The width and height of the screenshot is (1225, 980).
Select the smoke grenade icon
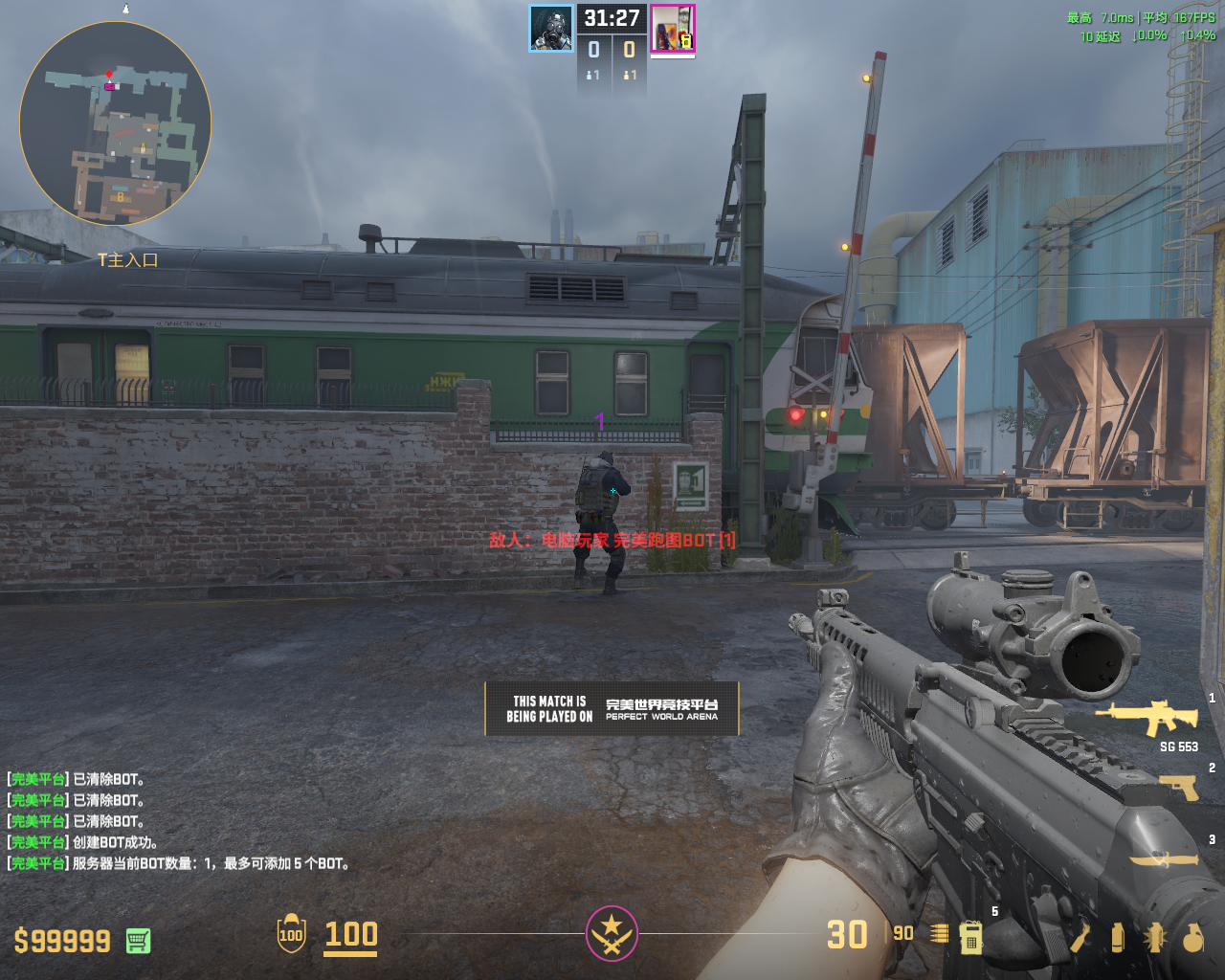[1117, 937]
